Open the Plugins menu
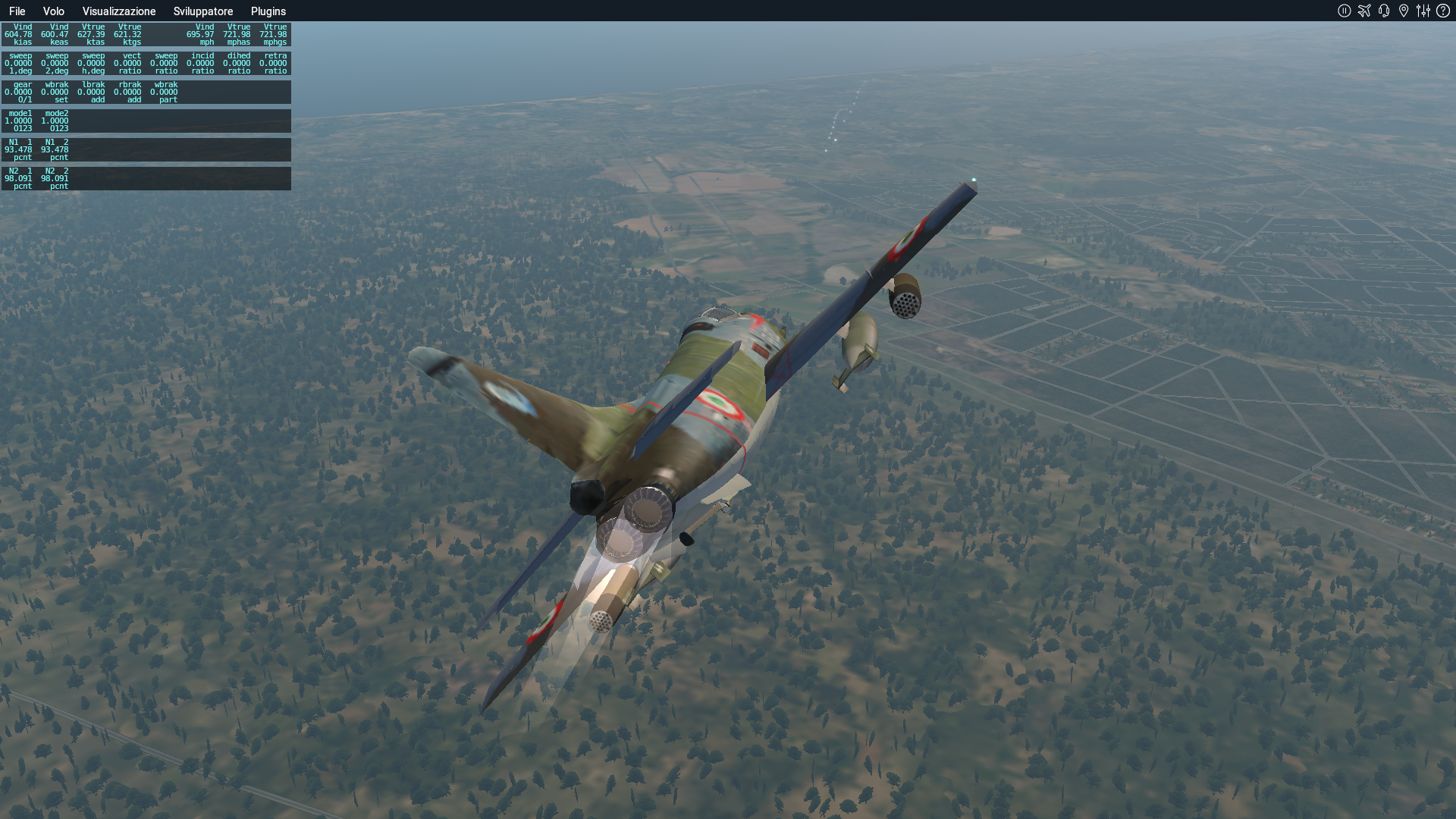Viewport: 1456px width, 819px height. tap(268, 11)
